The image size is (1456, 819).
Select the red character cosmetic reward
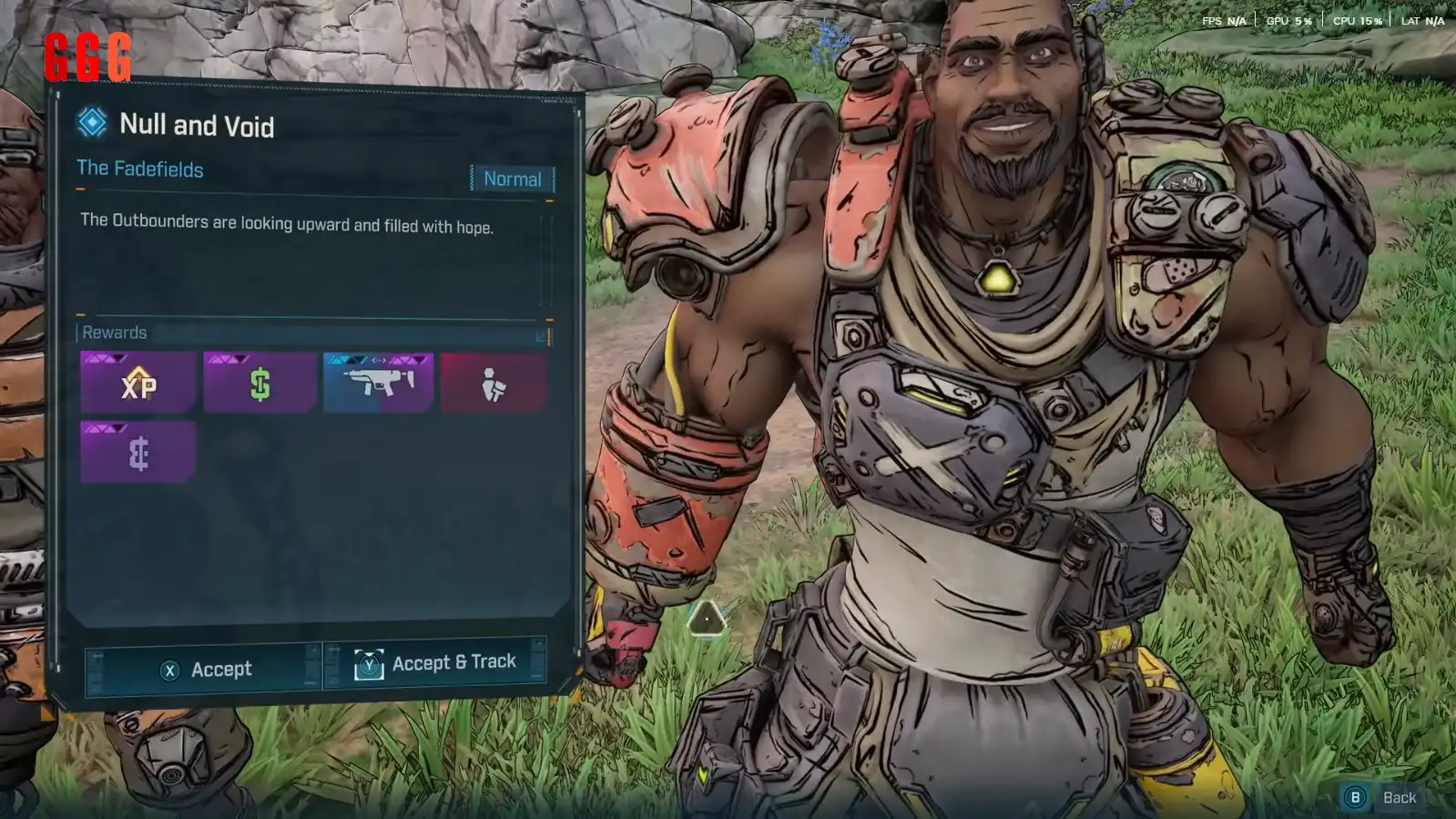pyautogui.click(x=494, y=384)
